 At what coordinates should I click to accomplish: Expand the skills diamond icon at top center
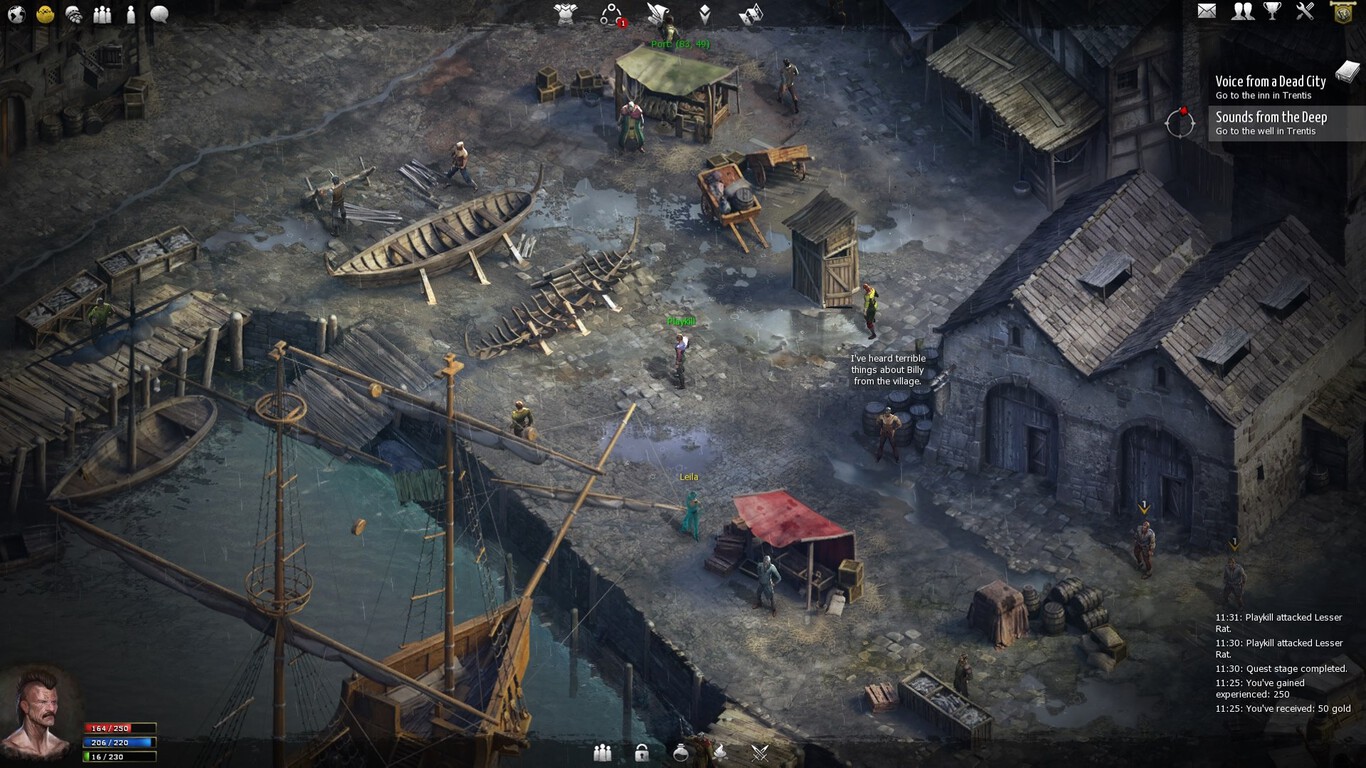click(x=705, y=13)
